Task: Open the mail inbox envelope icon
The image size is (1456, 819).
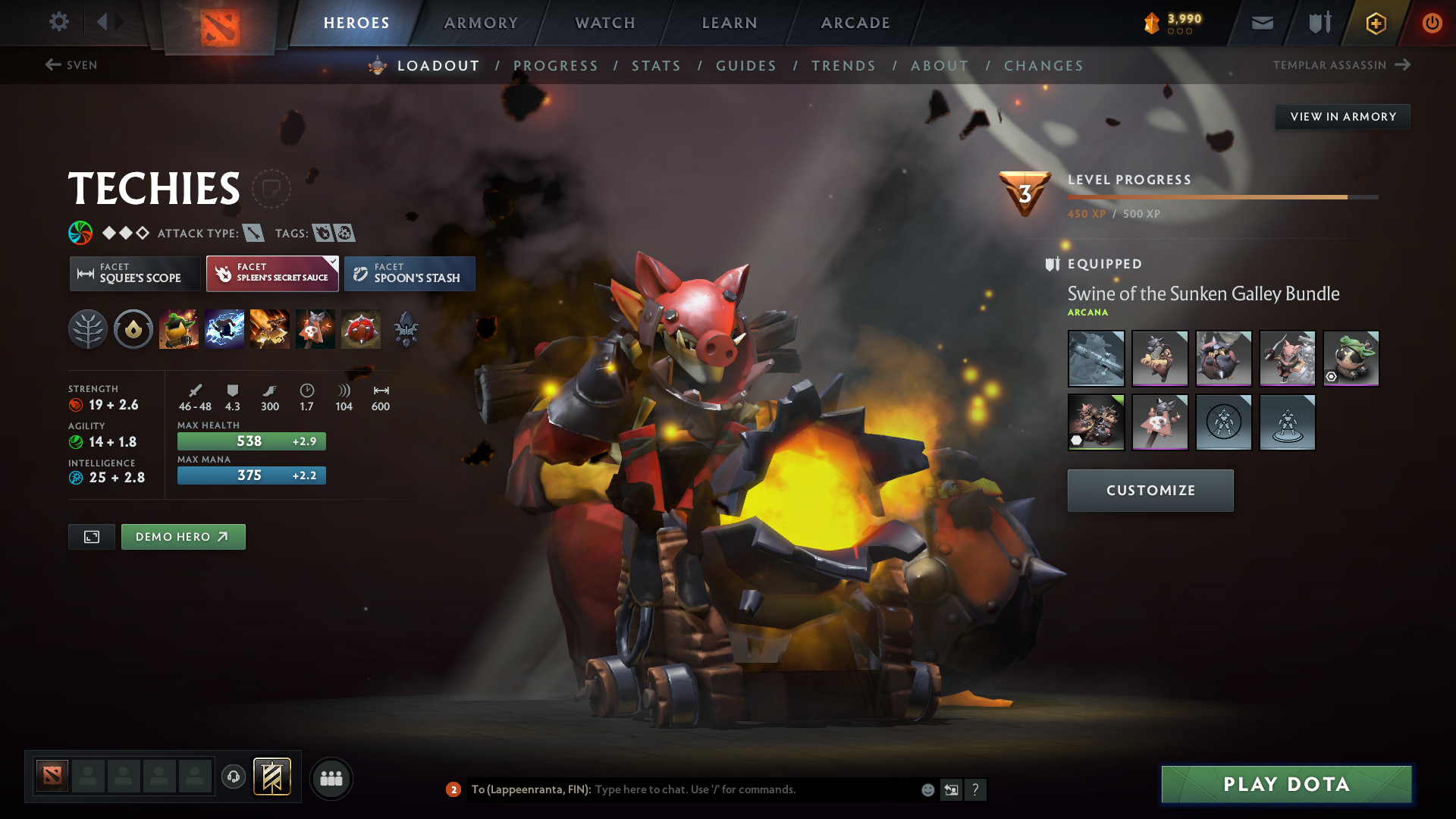Action: pos(1261,22)
